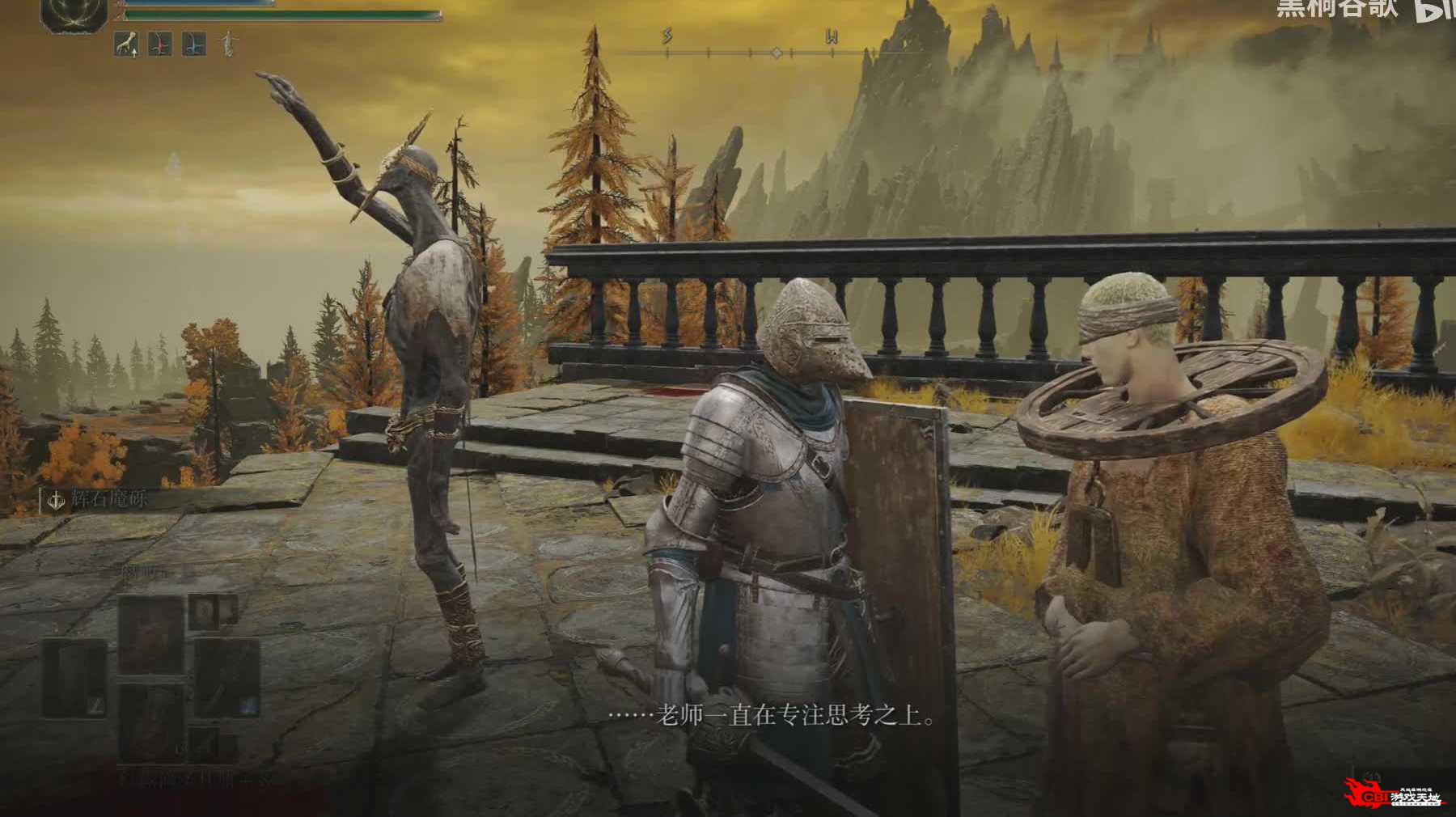Open the 游戏天地 watermark logo
This screenshot has width=1456, height=817.
tap(1393, 796)
